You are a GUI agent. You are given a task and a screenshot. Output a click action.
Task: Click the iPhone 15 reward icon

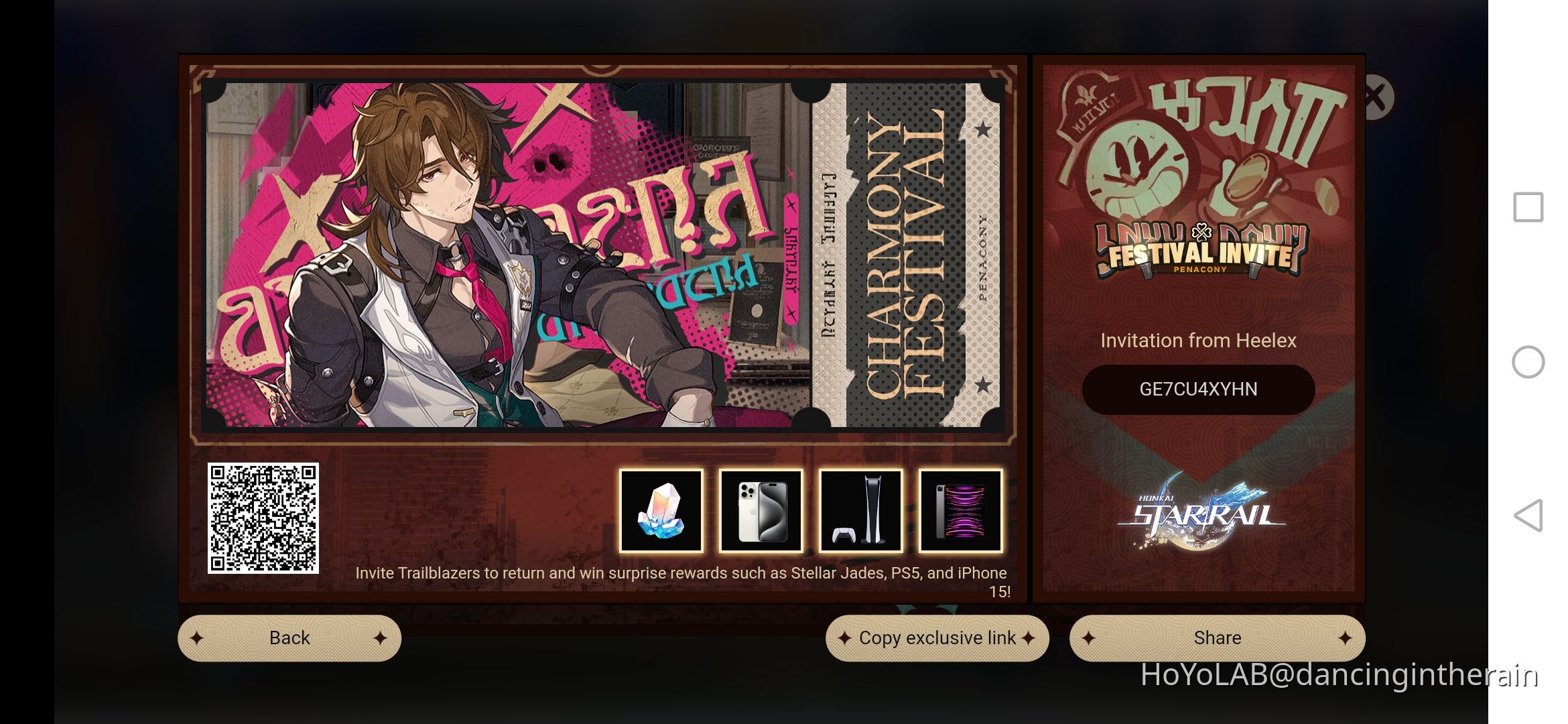click(x=761, y=511)
